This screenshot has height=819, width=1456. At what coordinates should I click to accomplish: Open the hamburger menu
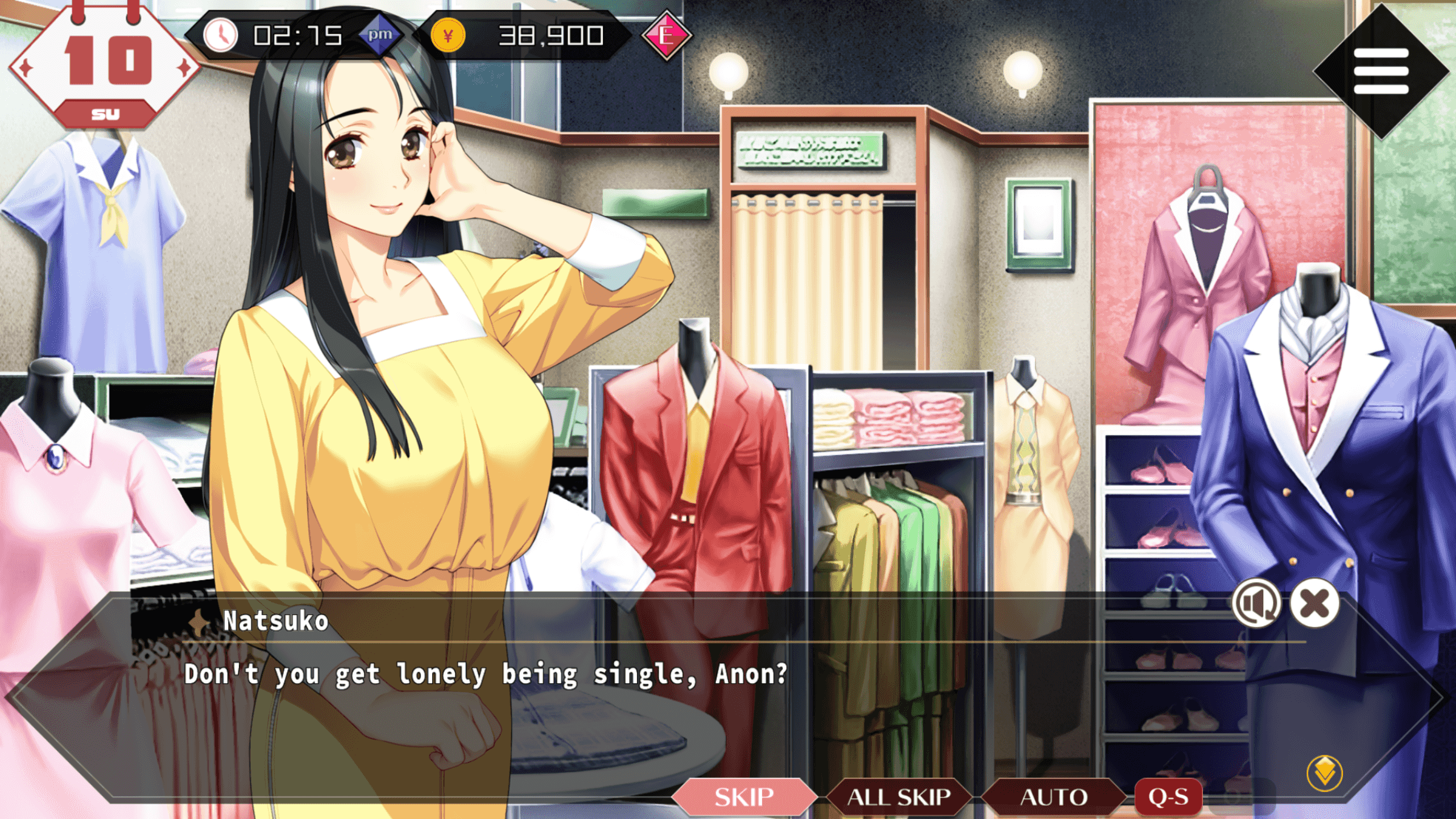(x=1381, y=71)
